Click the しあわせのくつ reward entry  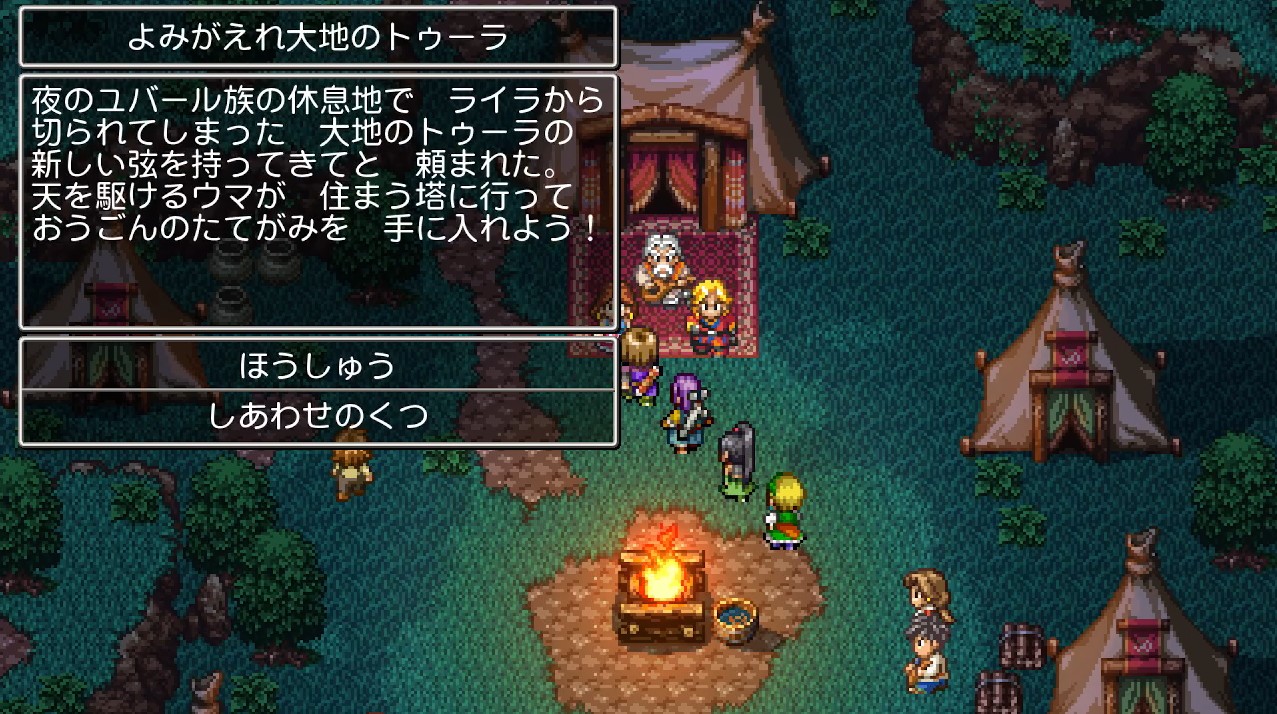coord(318,416)
